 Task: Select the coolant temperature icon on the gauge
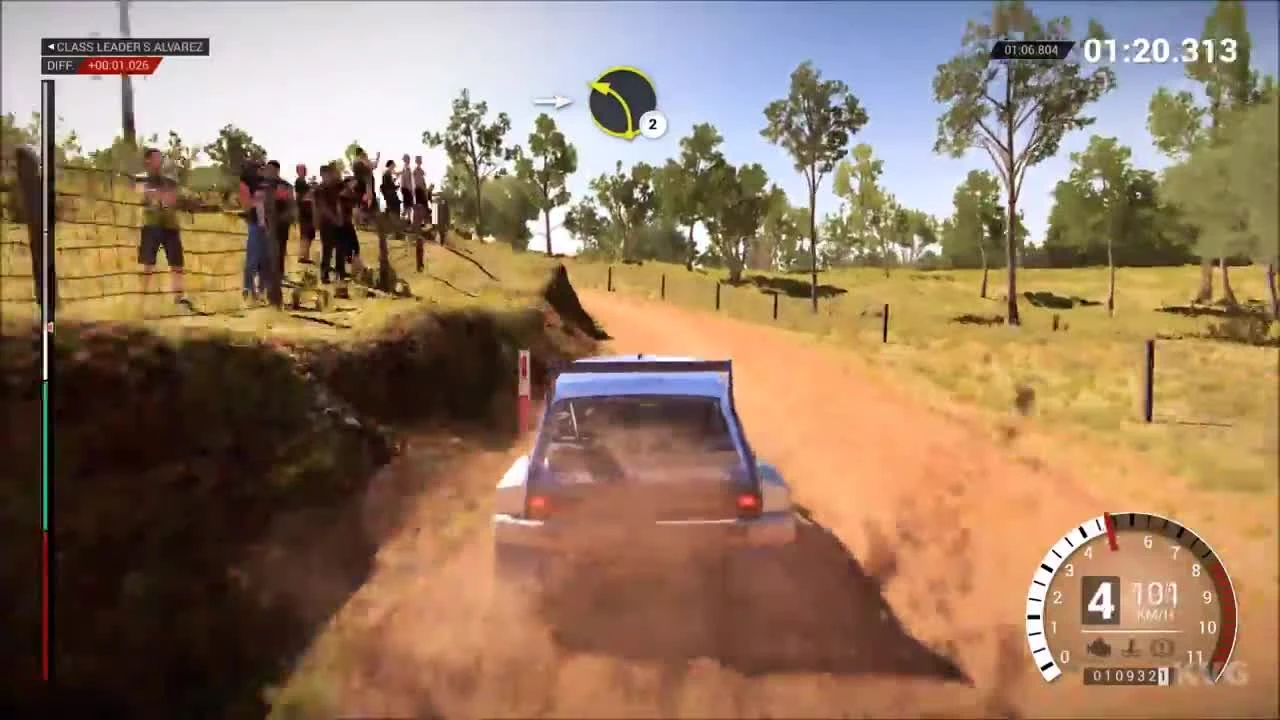pos(1131,645)
